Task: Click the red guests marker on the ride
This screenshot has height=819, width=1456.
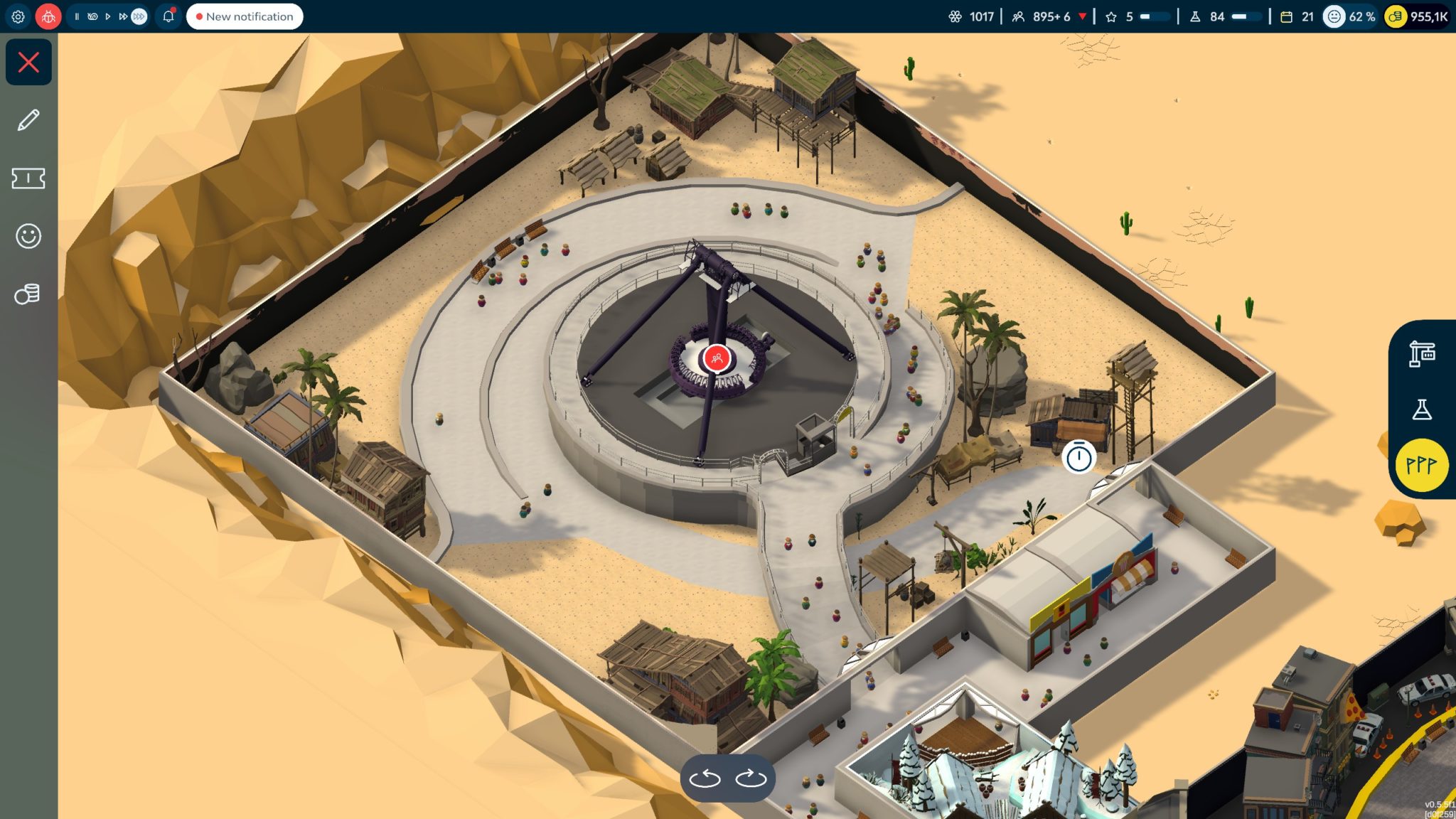Action: tap(717, 358)
